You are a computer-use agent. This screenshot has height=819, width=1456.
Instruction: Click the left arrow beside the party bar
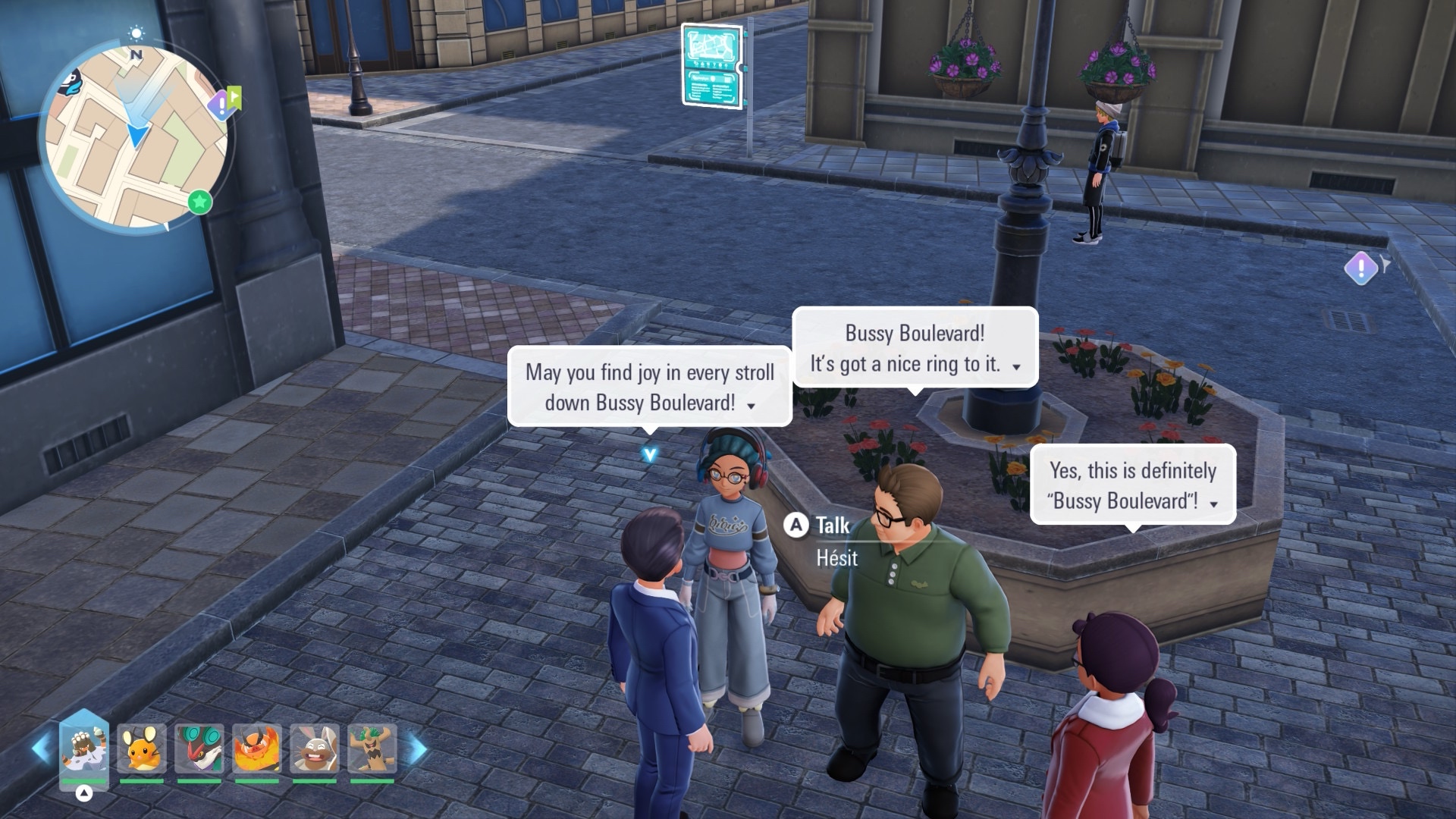point(41,748)
